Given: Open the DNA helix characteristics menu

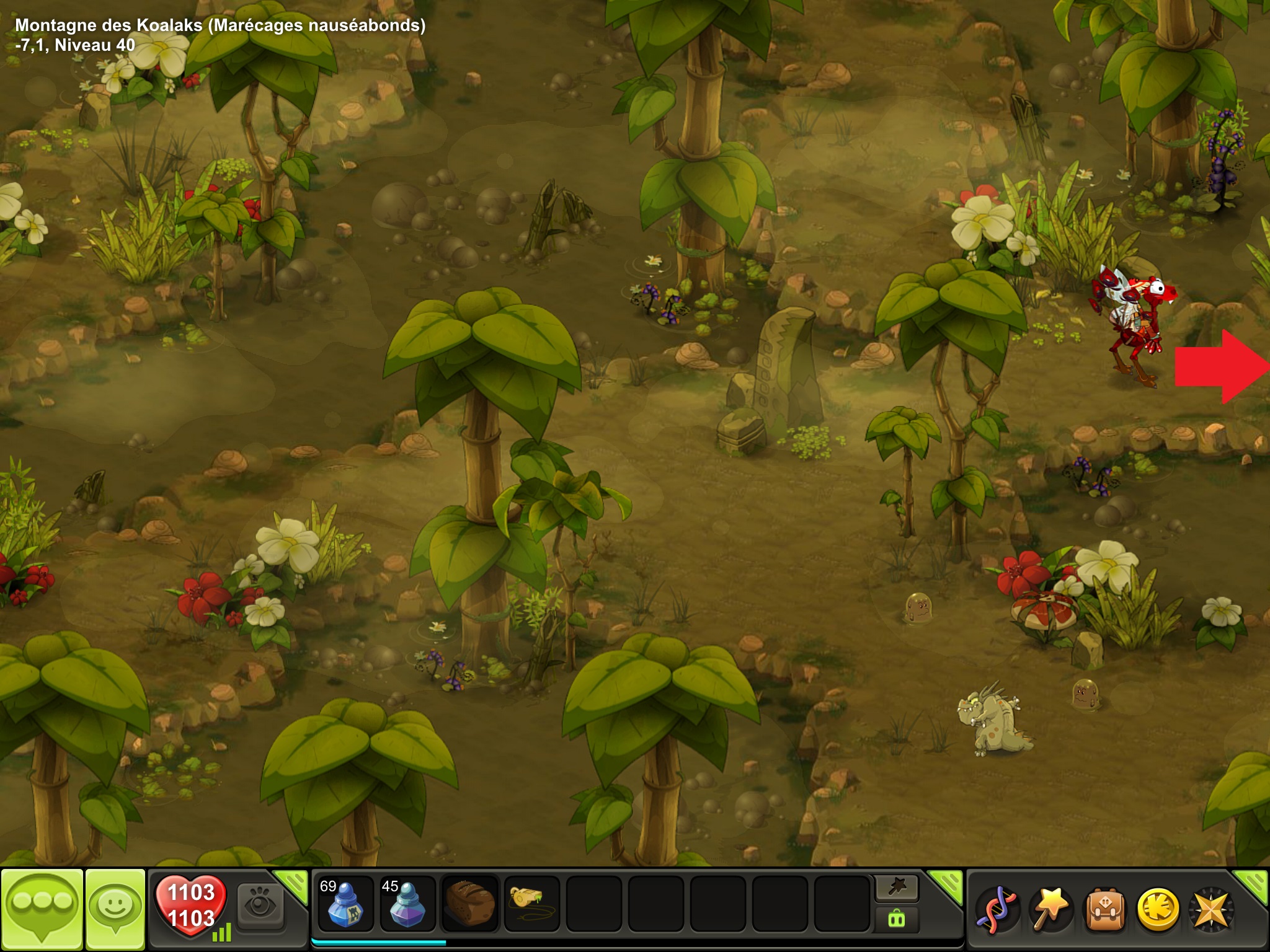Looking at the screenshot, I should click(x=997, y=909).
